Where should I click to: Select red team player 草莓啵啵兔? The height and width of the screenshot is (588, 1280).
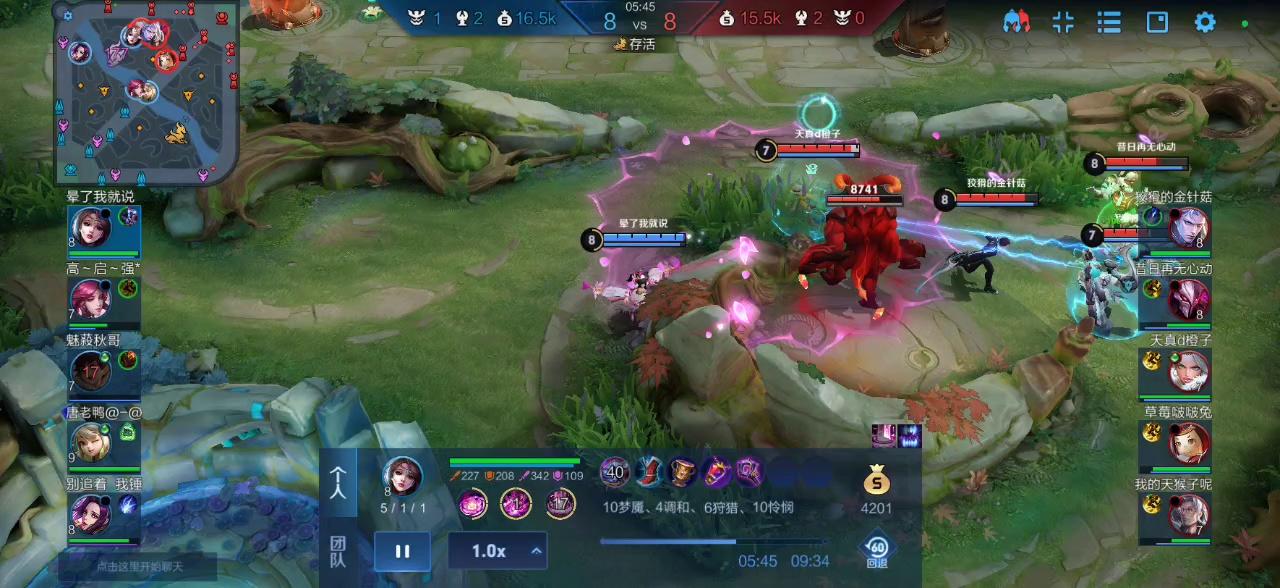[x=1188, y=442]
